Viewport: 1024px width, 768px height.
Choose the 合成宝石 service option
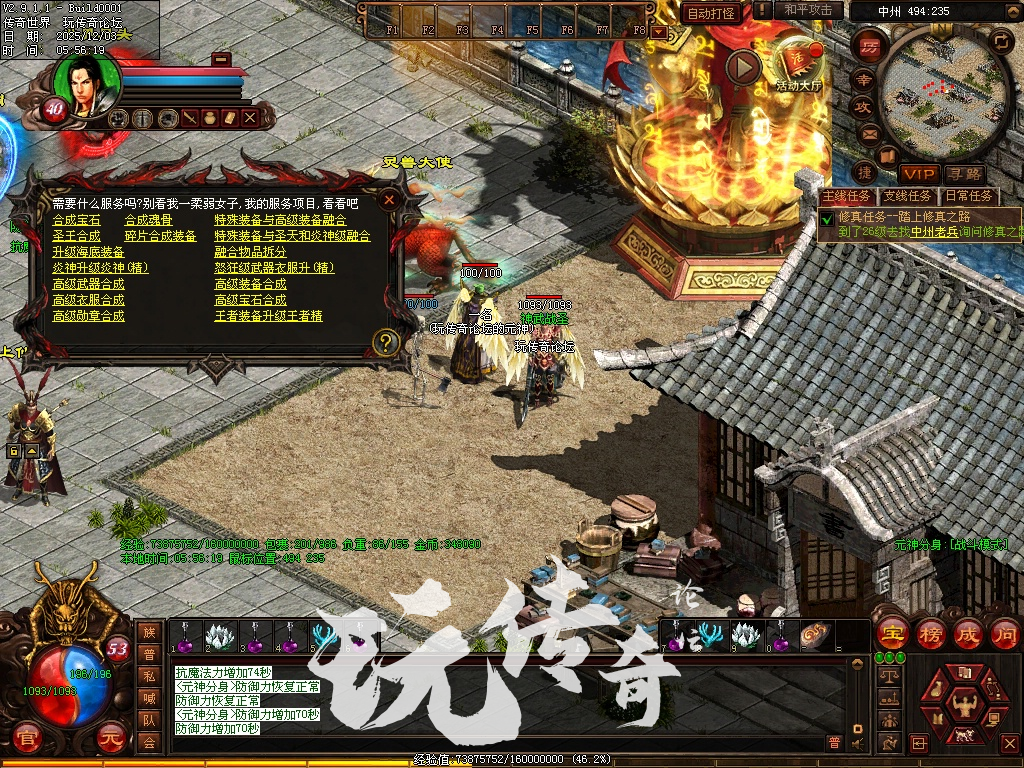[77, 220]
